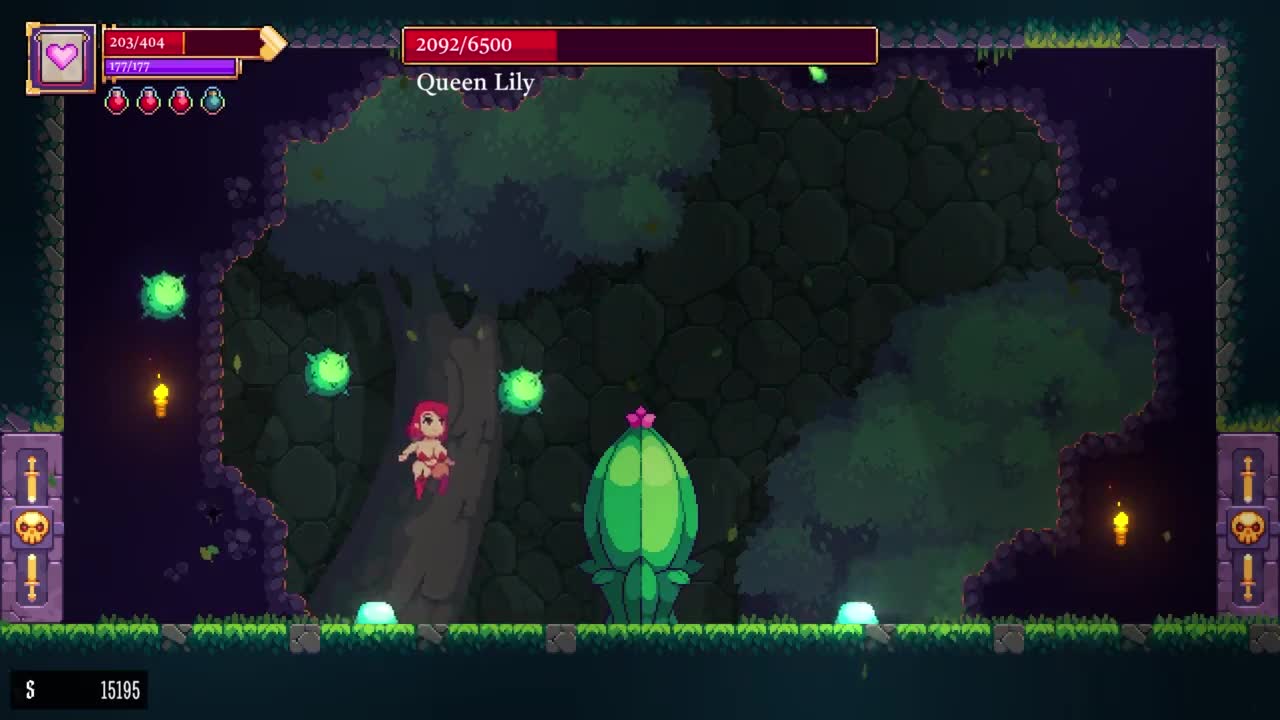Use the teal potion flask
Image resolution: width=1280 pixels, height=720 pixels.
[x=212, y=100]
